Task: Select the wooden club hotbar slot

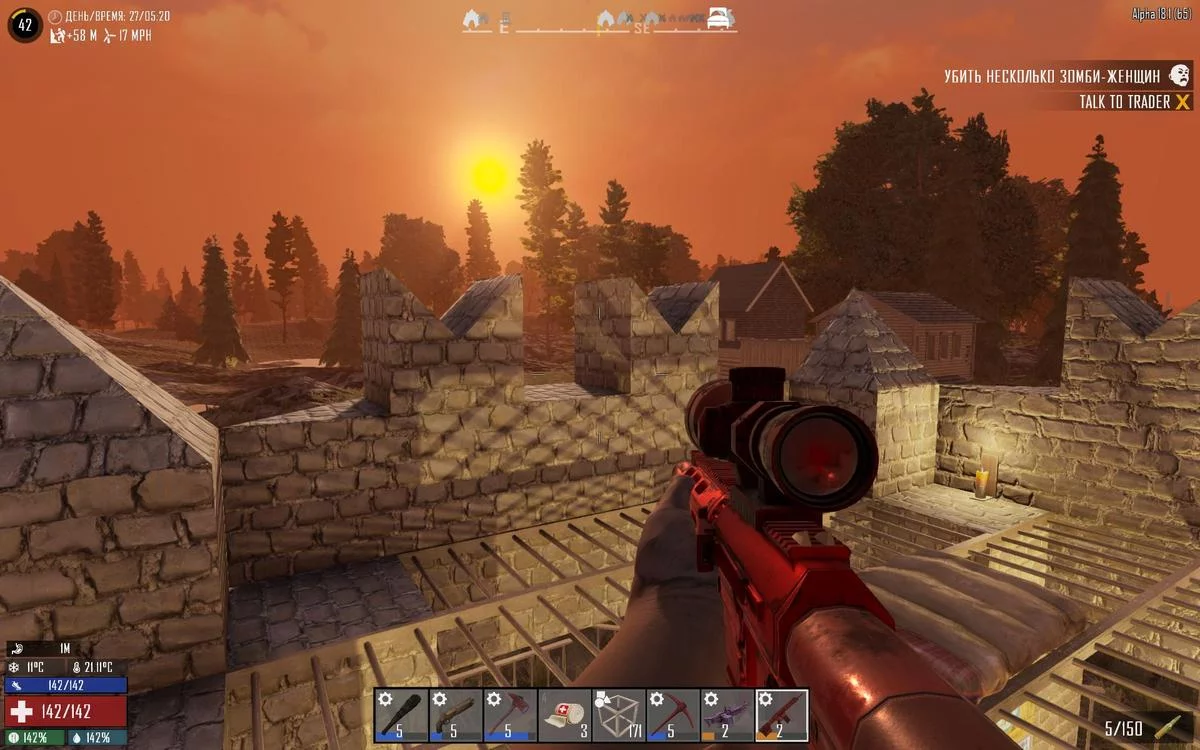Action: [401, 715]
